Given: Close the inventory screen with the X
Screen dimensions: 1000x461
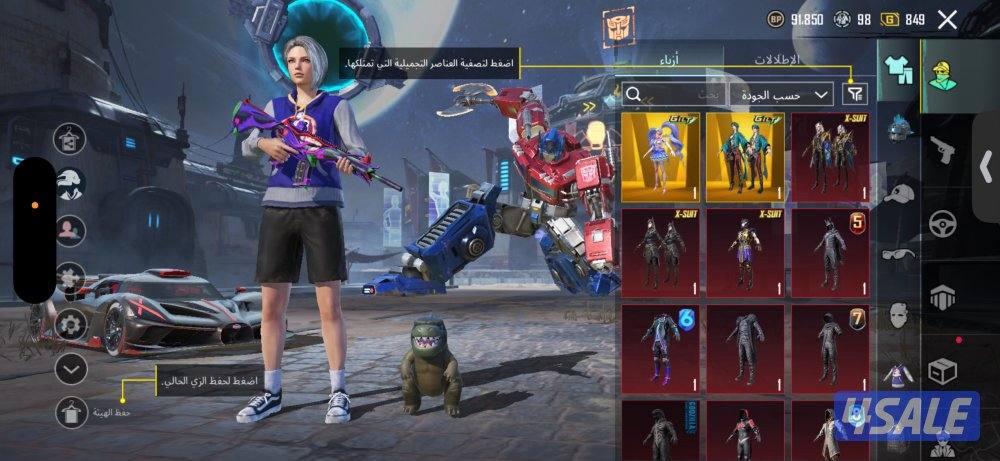Looking at the screenshot, I should (x=948, y=19).
